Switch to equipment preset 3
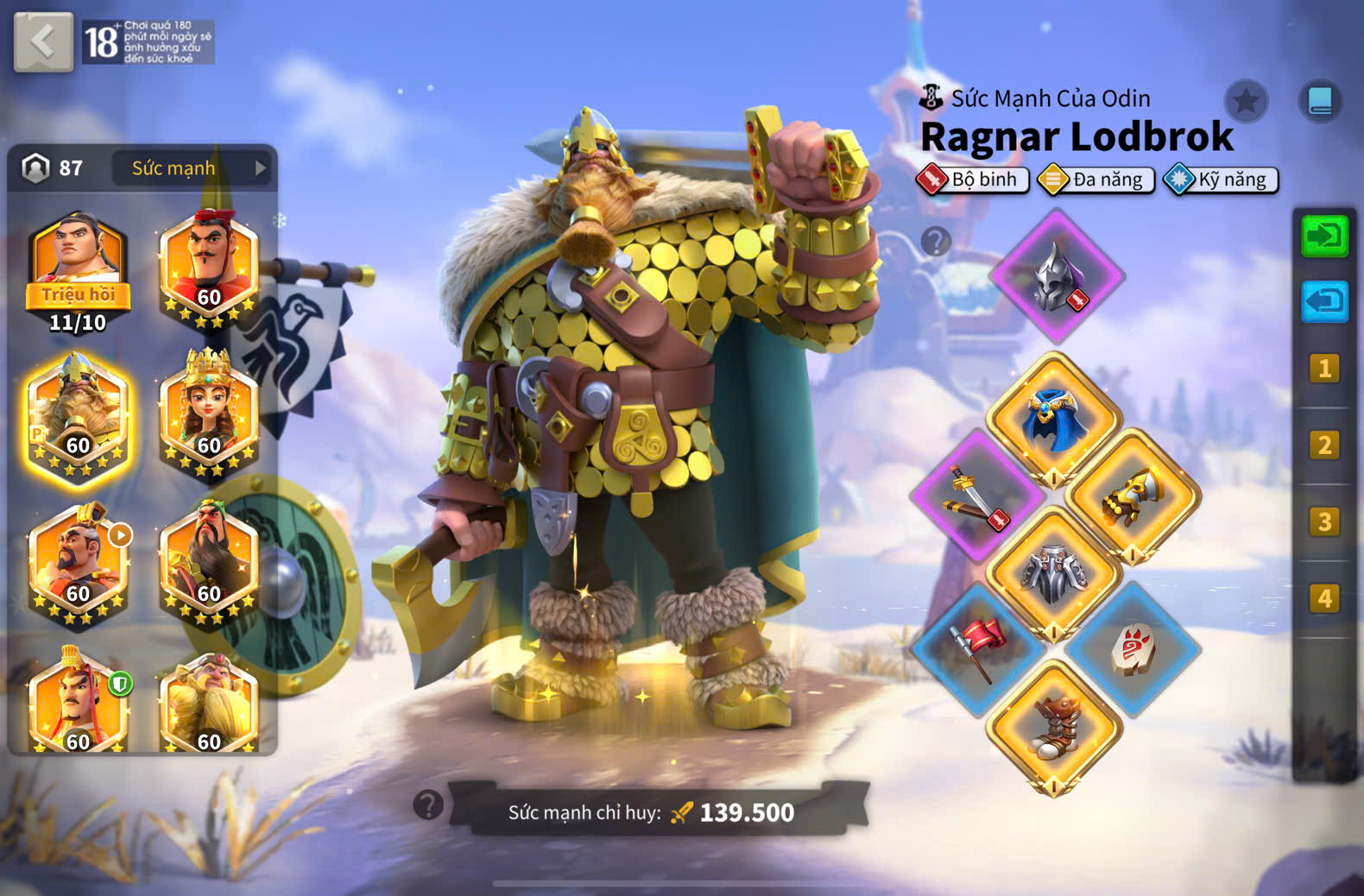This screenshot has width=1364, height=896. [x=1324, y=521]
